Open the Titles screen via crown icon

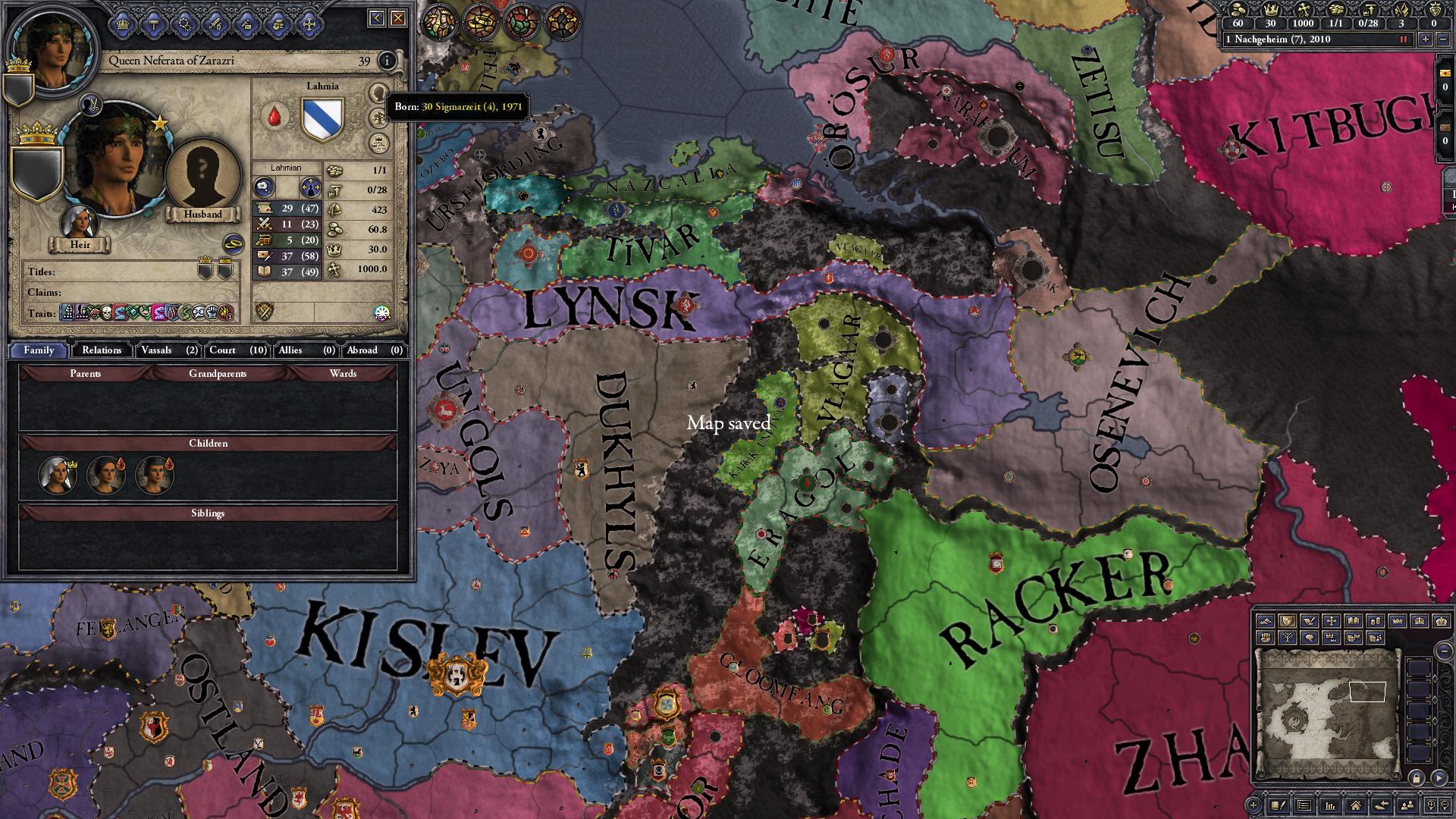[122, 23]
